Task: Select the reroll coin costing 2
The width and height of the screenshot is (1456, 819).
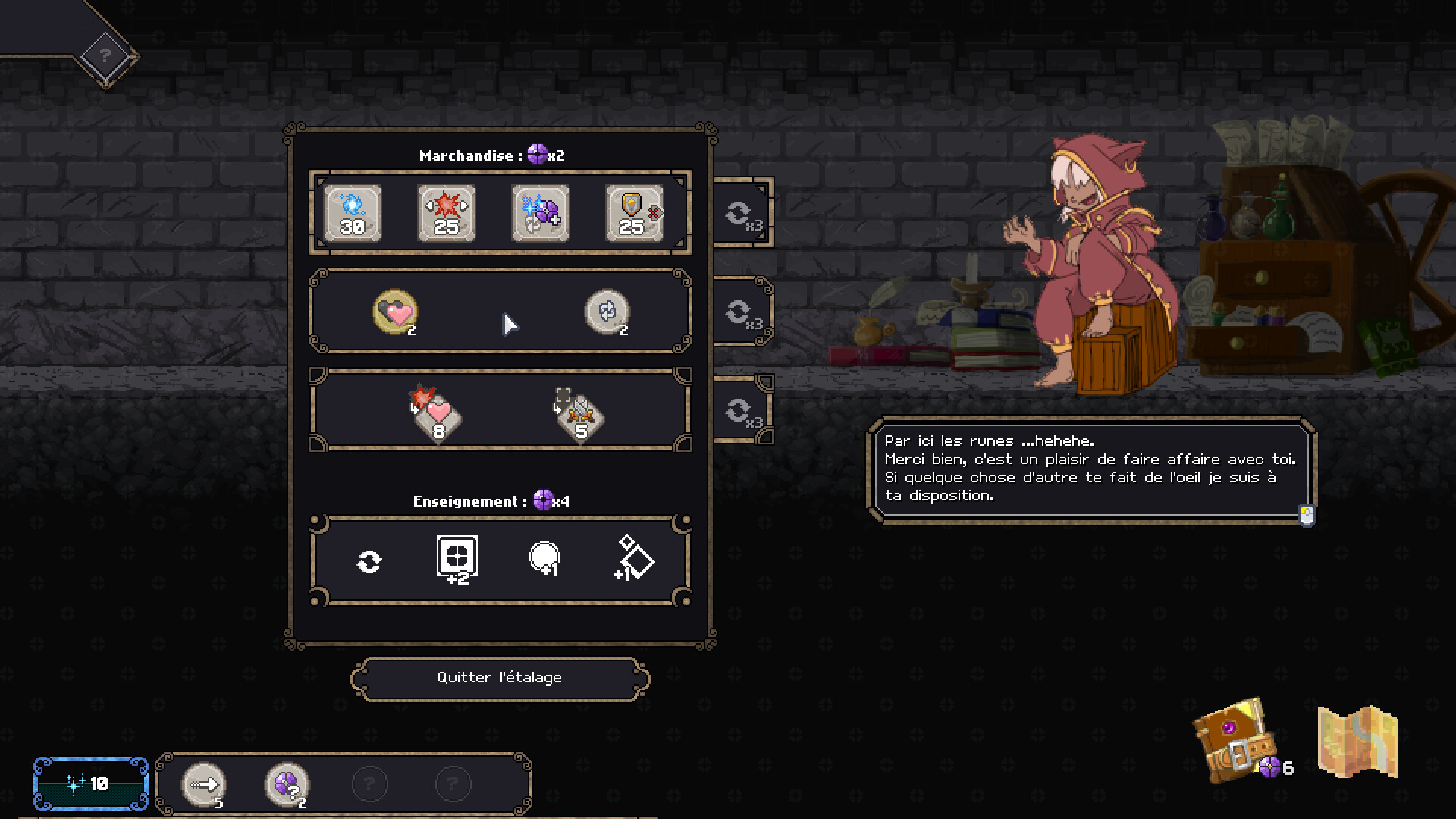Action: 607,311
